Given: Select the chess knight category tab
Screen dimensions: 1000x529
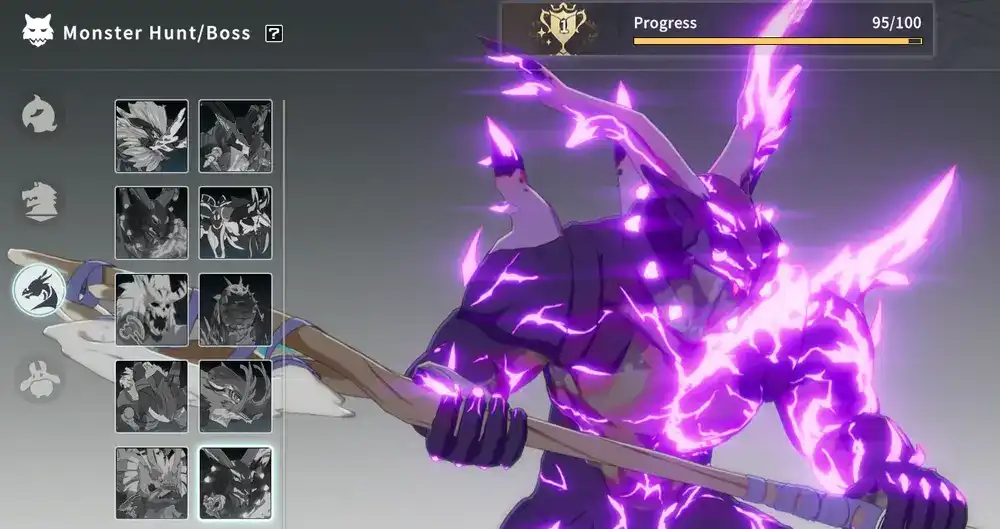Looking at the screenshot, I should coord(40,202).
